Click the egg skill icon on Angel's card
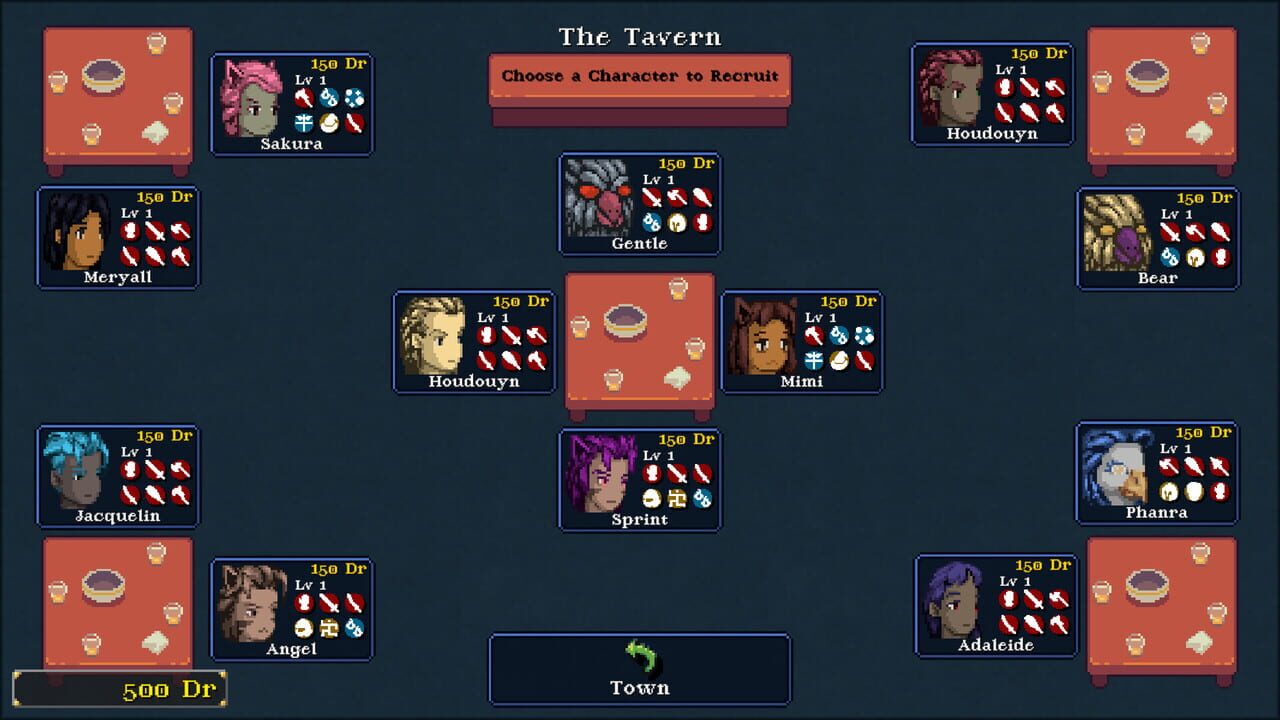 pyautogui.click(x=303, y=629)
